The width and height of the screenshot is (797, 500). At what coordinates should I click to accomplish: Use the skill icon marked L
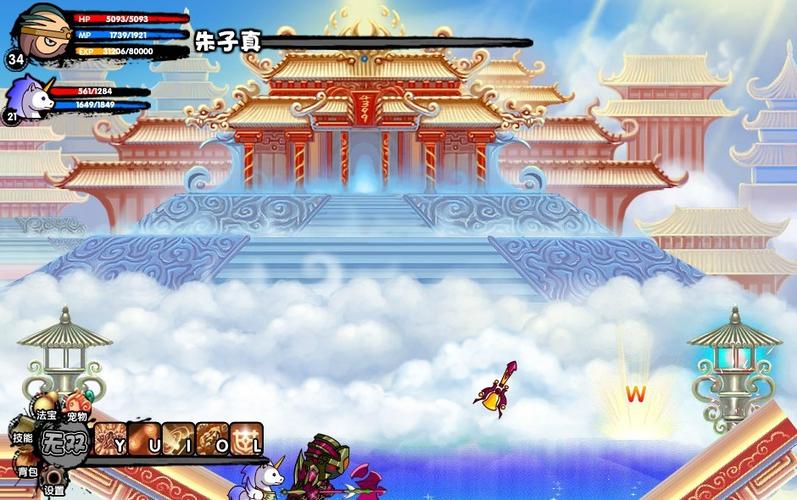point(247,439)
